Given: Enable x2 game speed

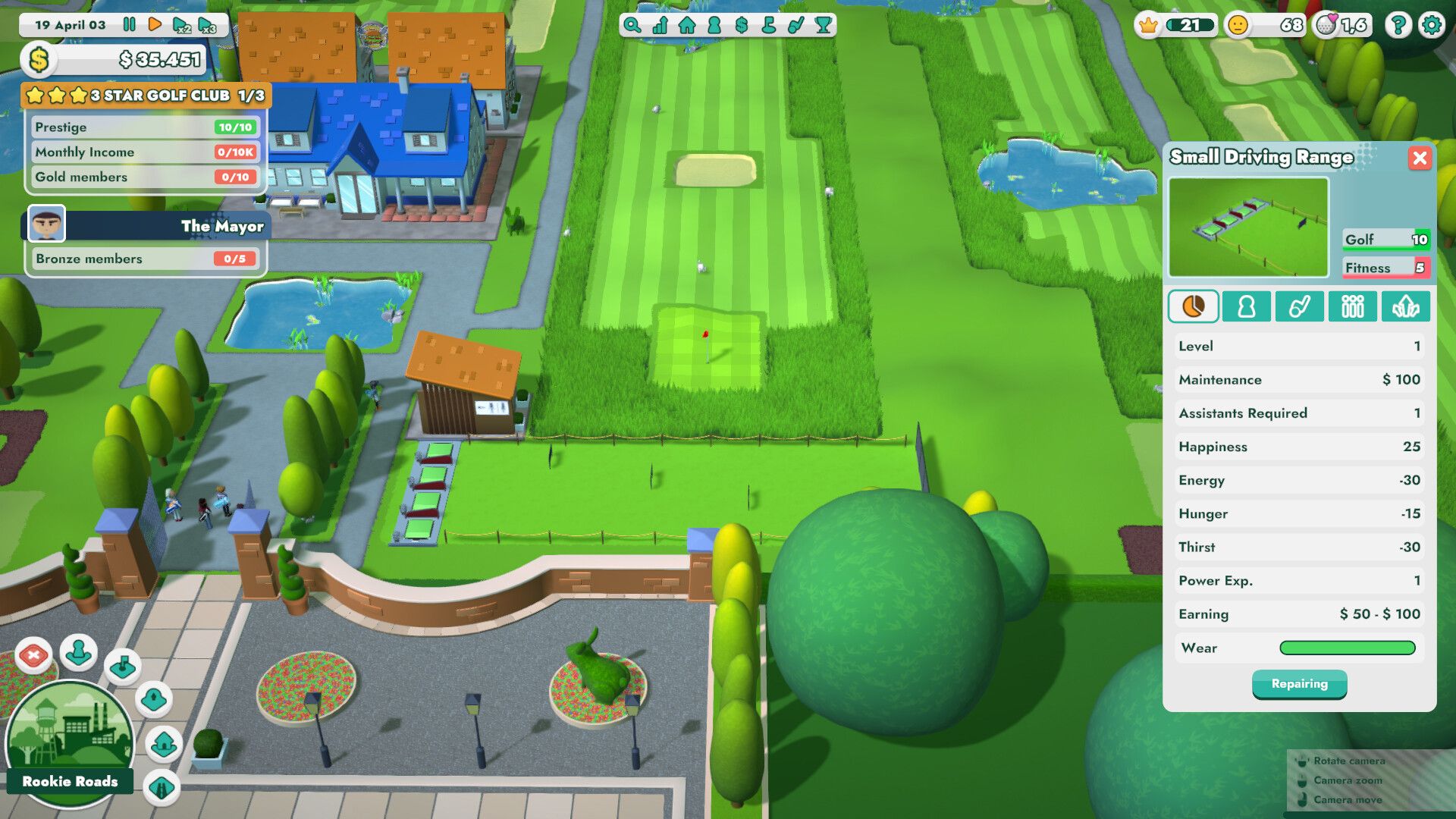Looking at the screenshot, I should 180,24.
